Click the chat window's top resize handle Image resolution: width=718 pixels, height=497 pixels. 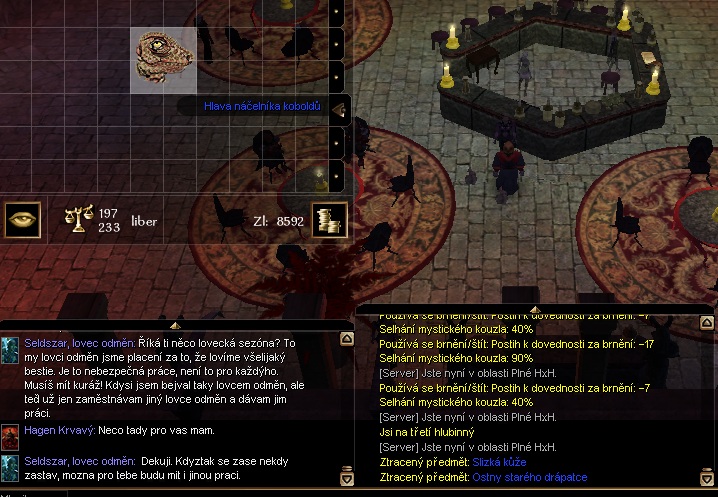[x=175, y=325]
